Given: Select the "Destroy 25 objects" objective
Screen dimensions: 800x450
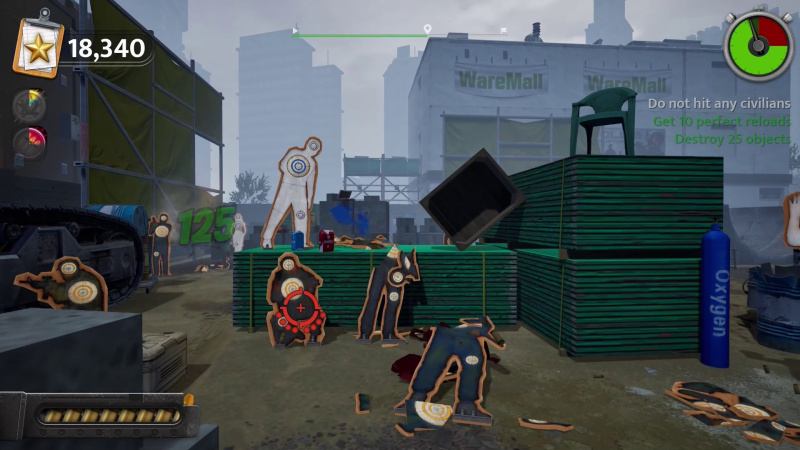Looking at the screenshot, I should pyautogui.click(x=732, y=138).
